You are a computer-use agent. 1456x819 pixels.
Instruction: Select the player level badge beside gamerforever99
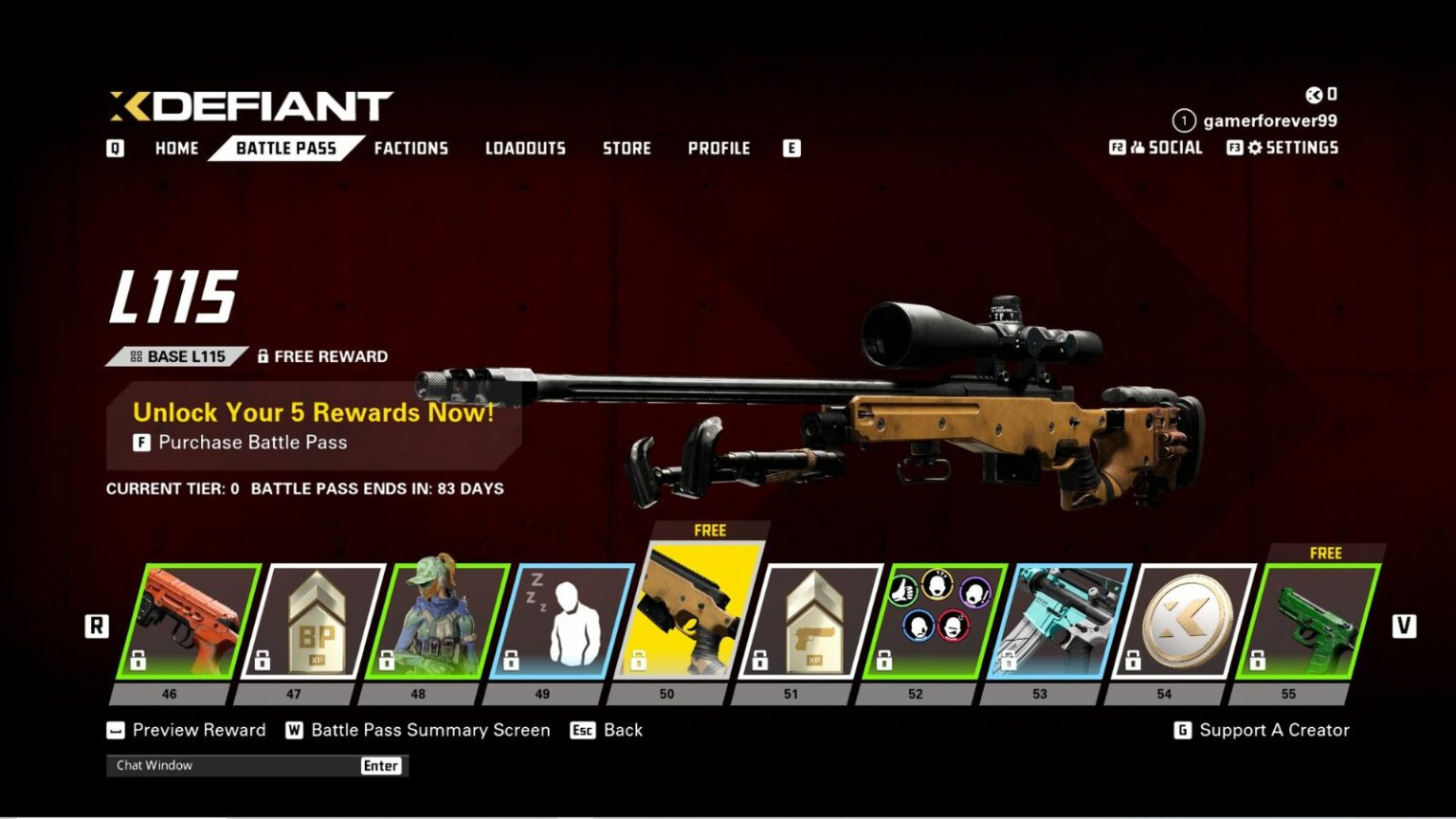click(1182, 120)
